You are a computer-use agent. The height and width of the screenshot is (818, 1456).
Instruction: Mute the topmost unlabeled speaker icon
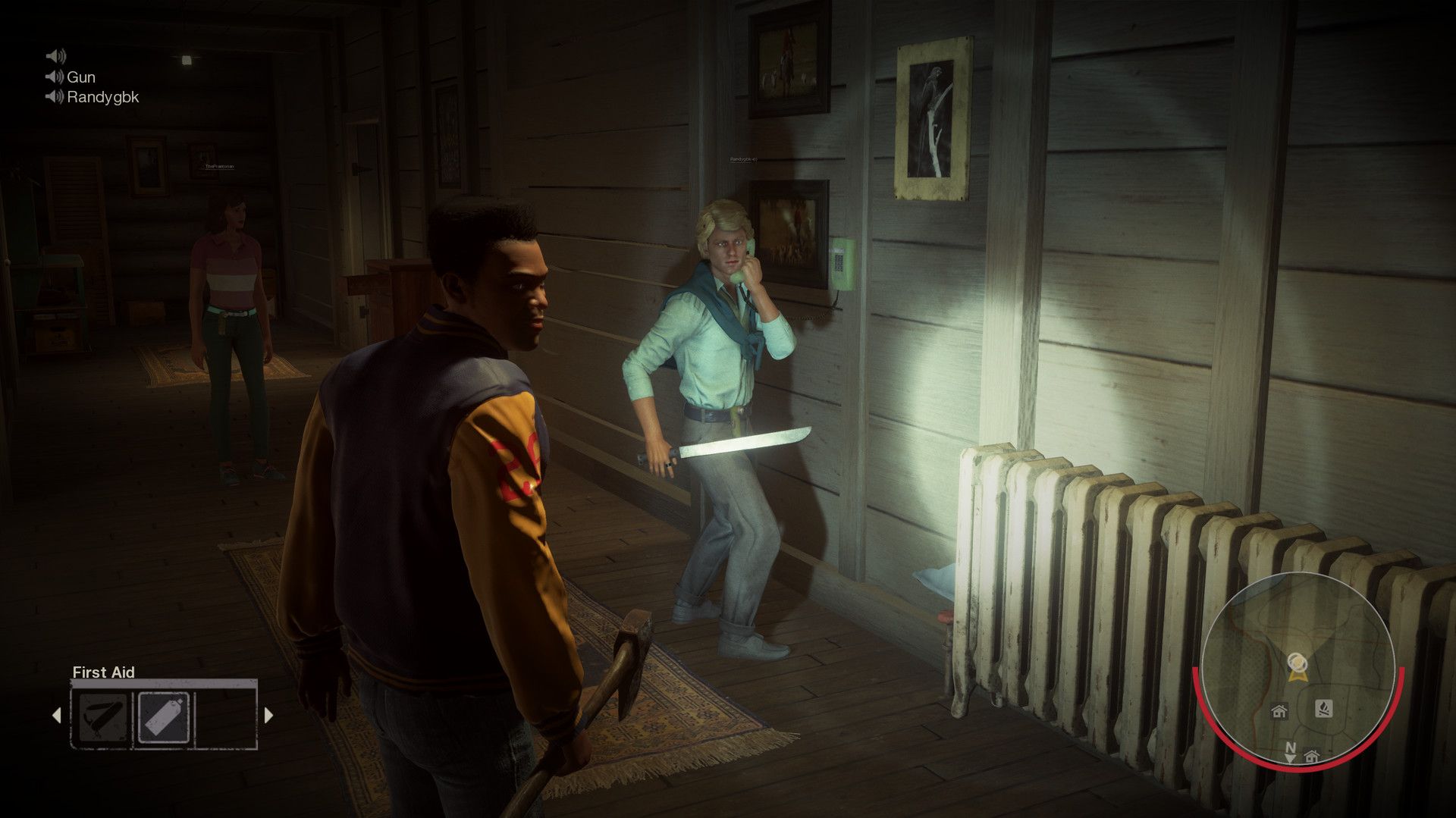click(x=54, y=55)
